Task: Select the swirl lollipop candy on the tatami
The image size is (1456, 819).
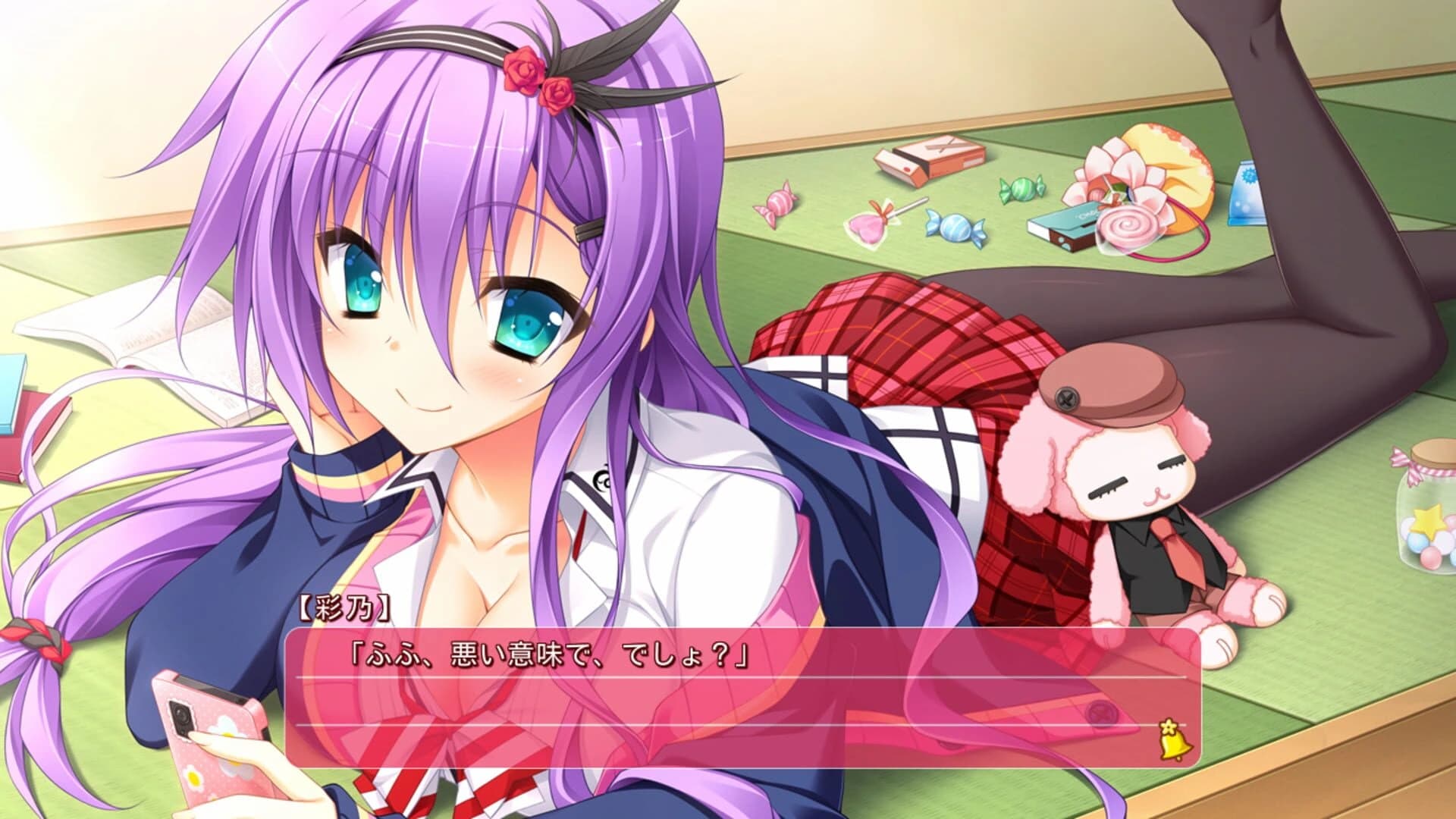Action: [1126, 226]
